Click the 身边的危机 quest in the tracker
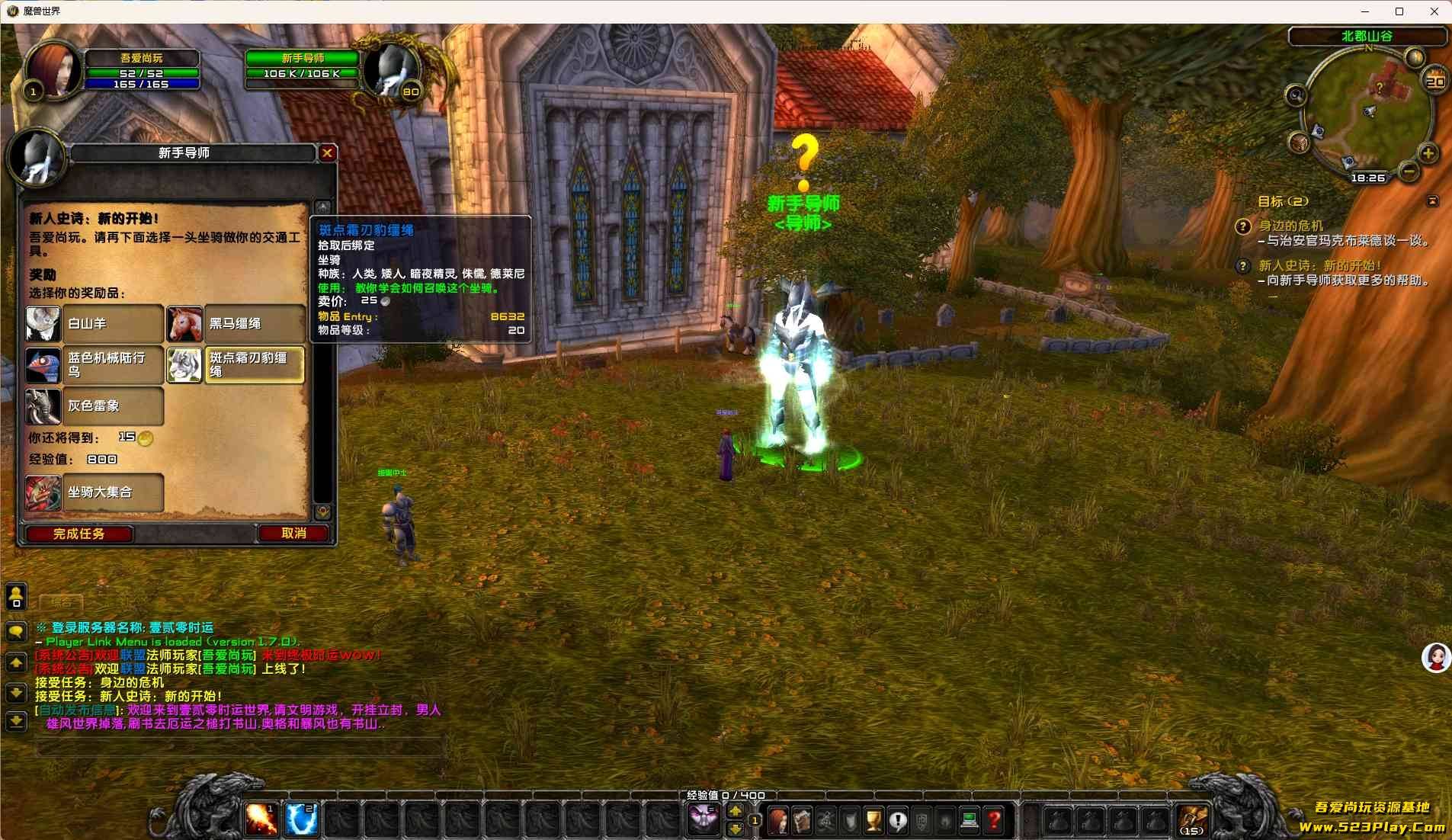This screenshot has height=840, width=1452. (1291, 226)
